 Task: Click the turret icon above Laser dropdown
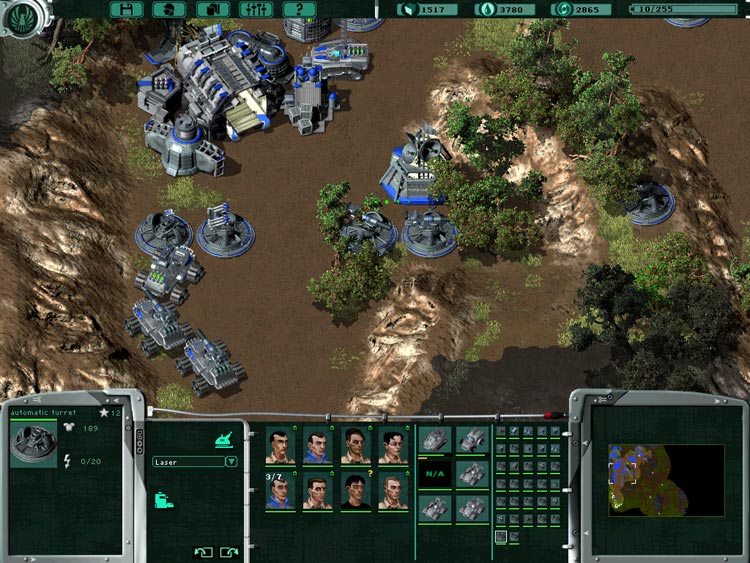[x=224, y=438]
